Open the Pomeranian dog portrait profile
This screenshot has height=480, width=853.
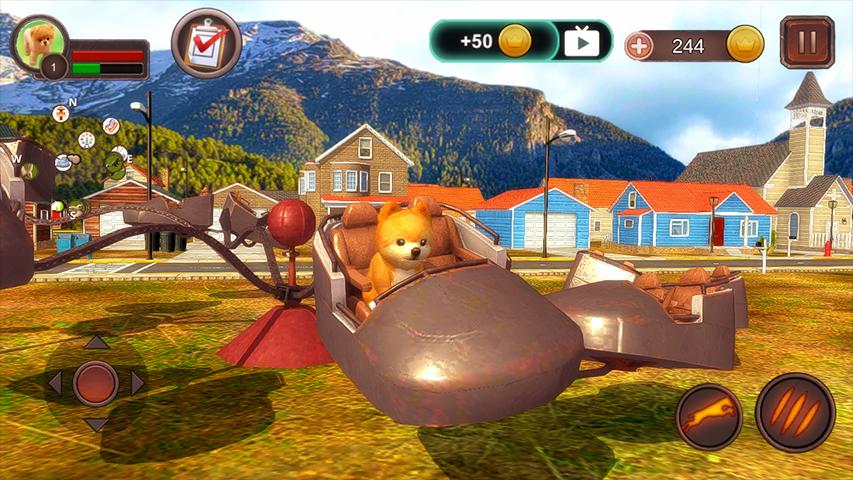[x=40, y=42]
